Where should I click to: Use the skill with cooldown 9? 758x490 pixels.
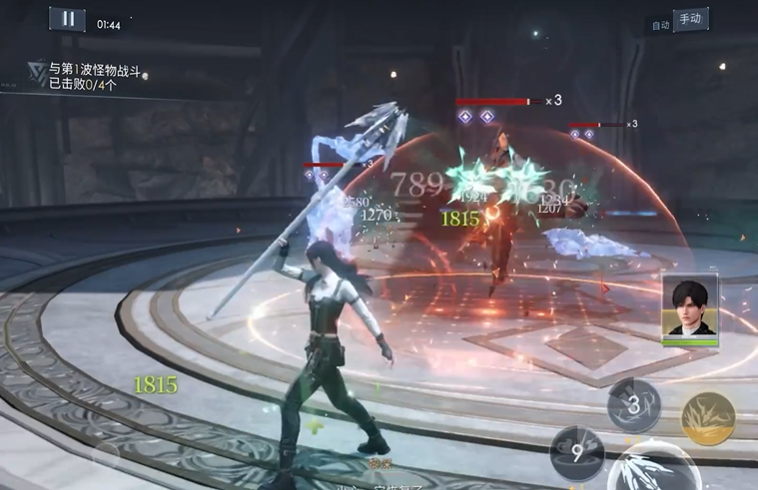tap(577, 451)
